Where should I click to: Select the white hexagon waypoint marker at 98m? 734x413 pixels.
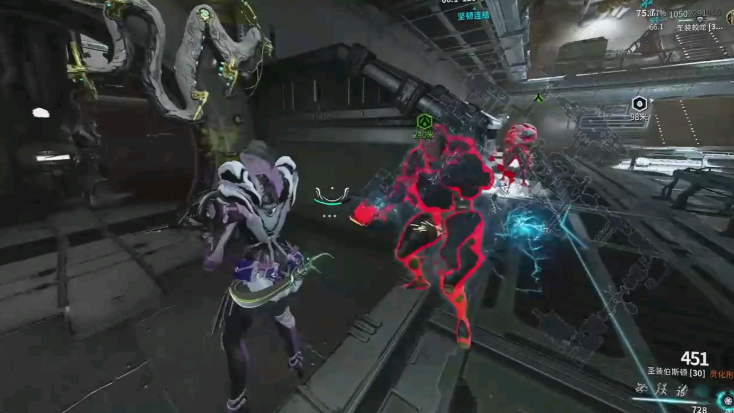(x=639, y=104)
